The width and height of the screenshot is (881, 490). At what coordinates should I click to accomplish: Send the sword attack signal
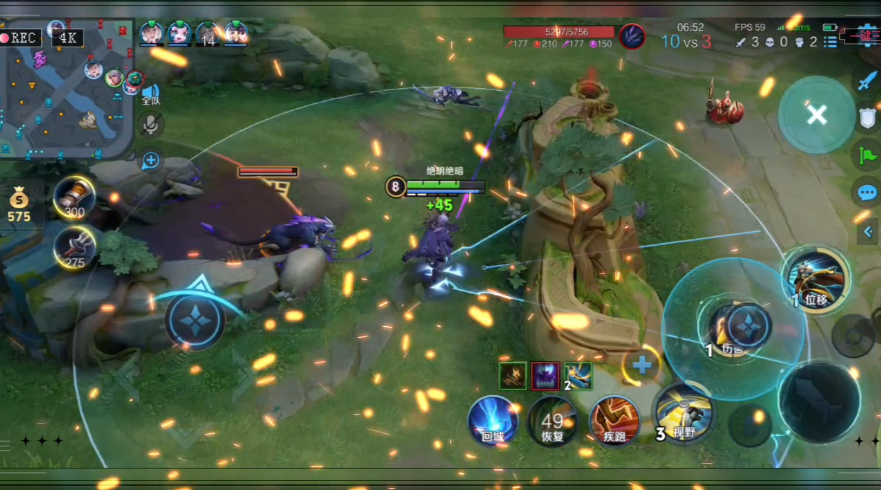866,82
